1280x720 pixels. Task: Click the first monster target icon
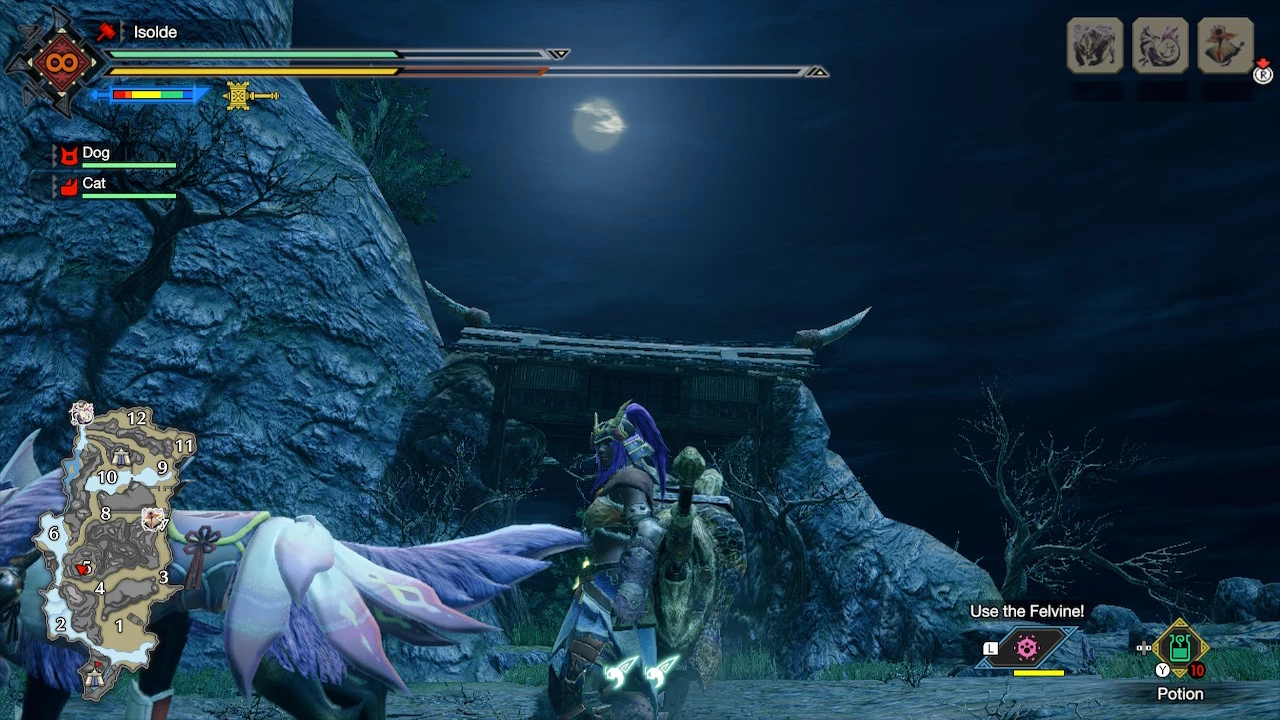(1094, 45)
